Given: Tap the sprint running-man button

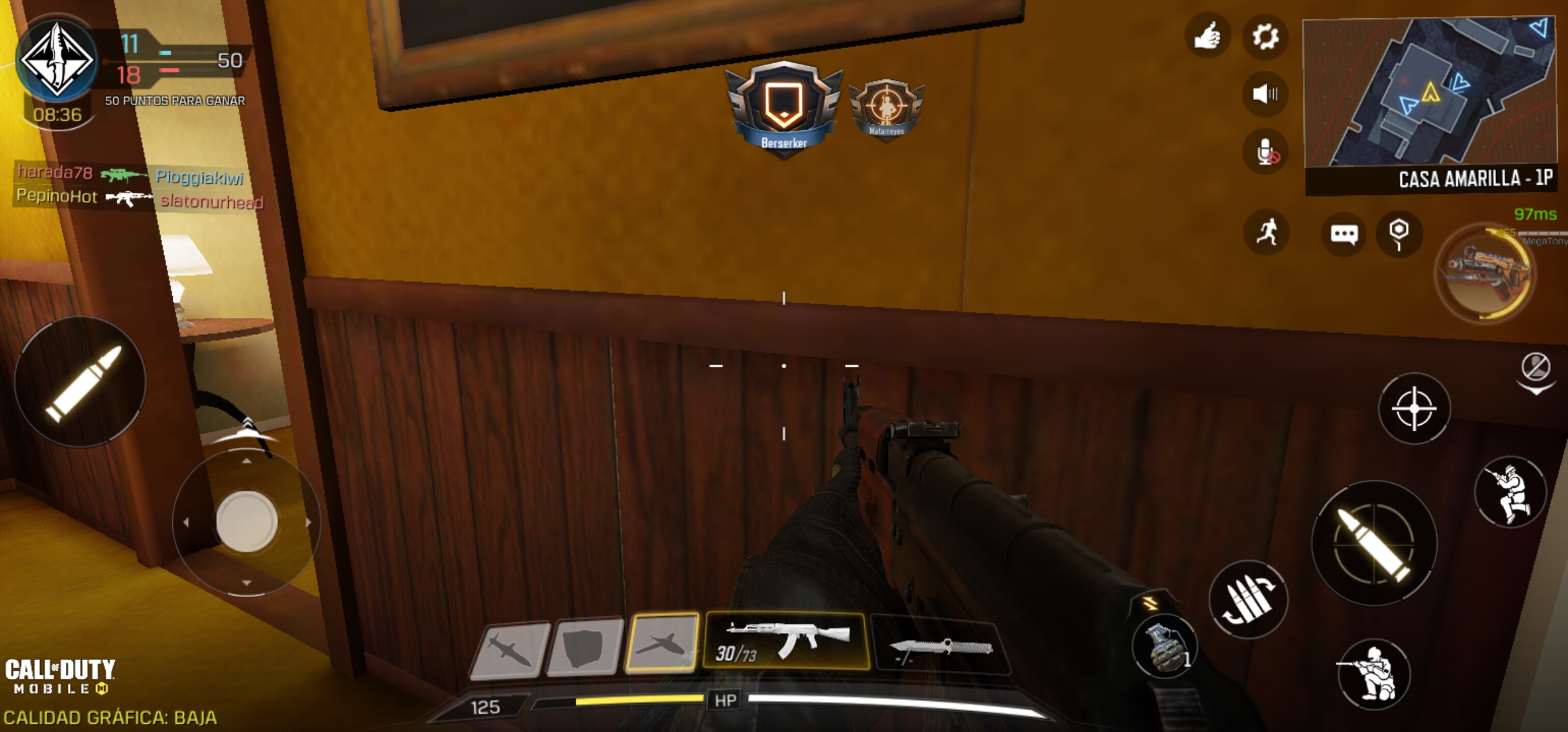Looking at the screenshot, I should click(x=1266, y=232).
